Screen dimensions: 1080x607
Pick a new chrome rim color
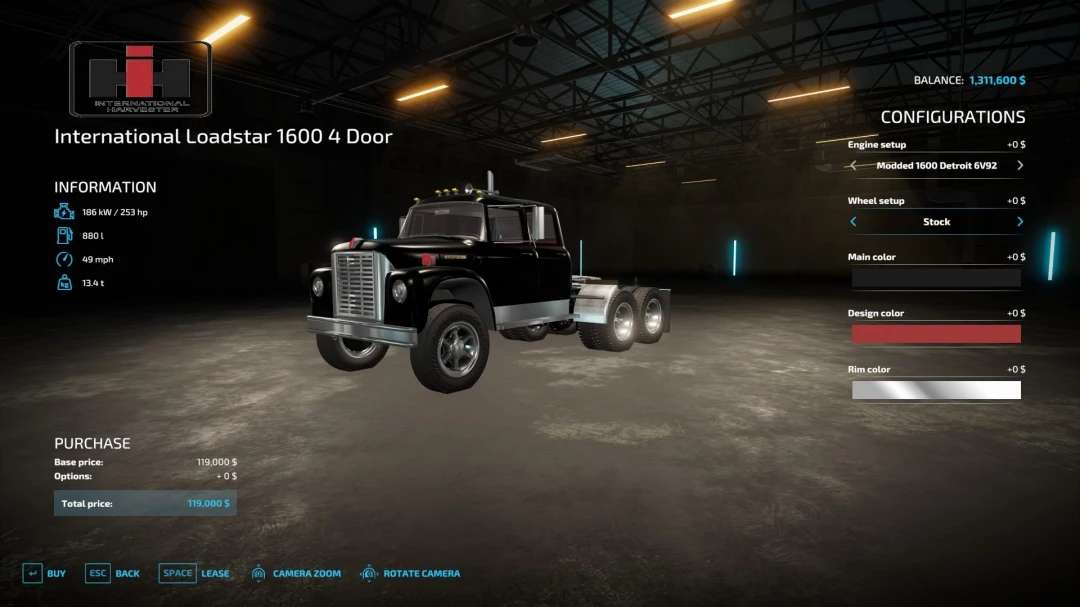click(x=936, y=390)
